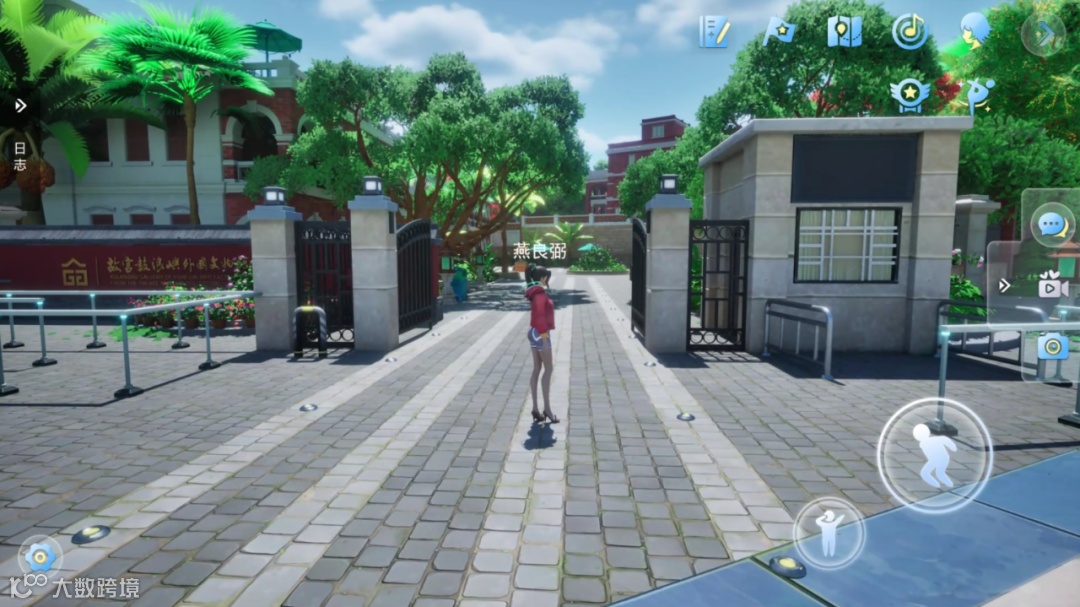Screen dimensions: 1080x607
Task: Tap the star flag icon
Action: [778, 32]
